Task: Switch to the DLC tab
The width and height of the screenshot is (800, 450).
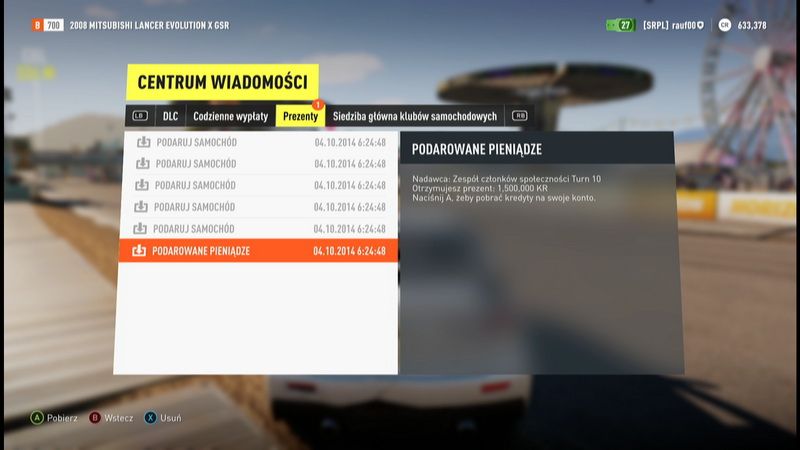Action: pyautogui.click(x=170, y=116)
